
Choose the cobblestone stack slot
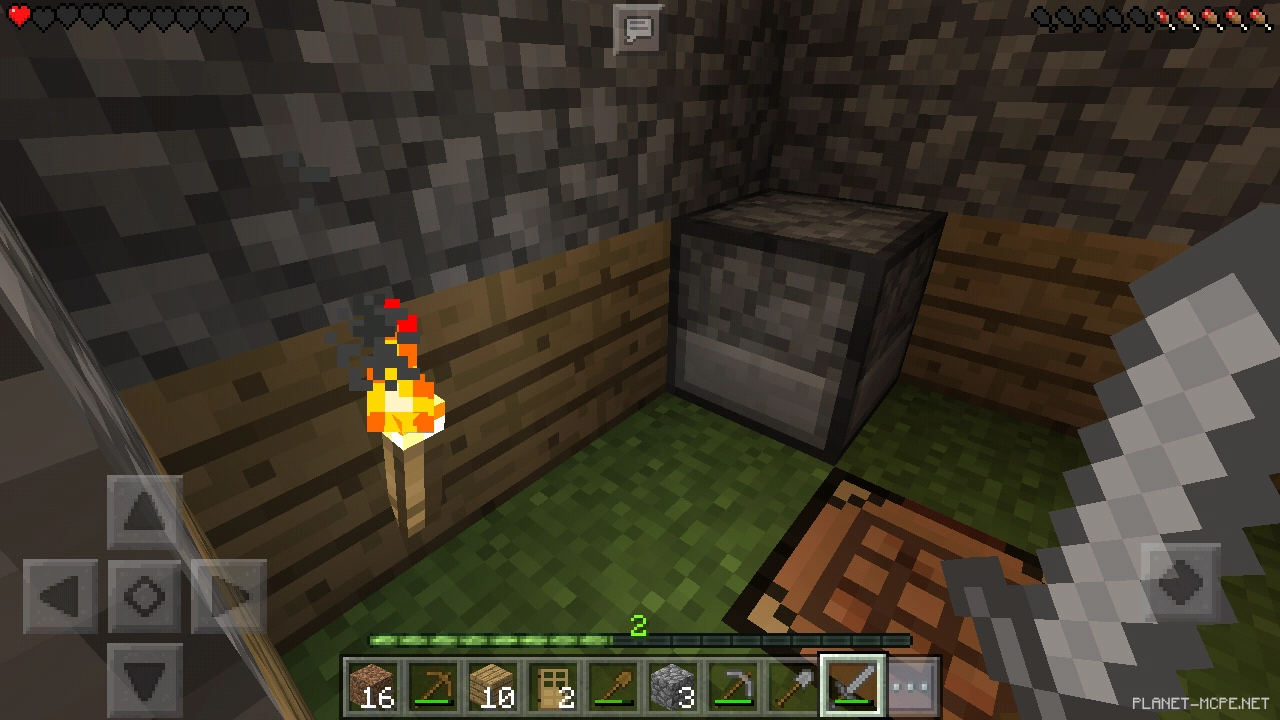point(673,686)
